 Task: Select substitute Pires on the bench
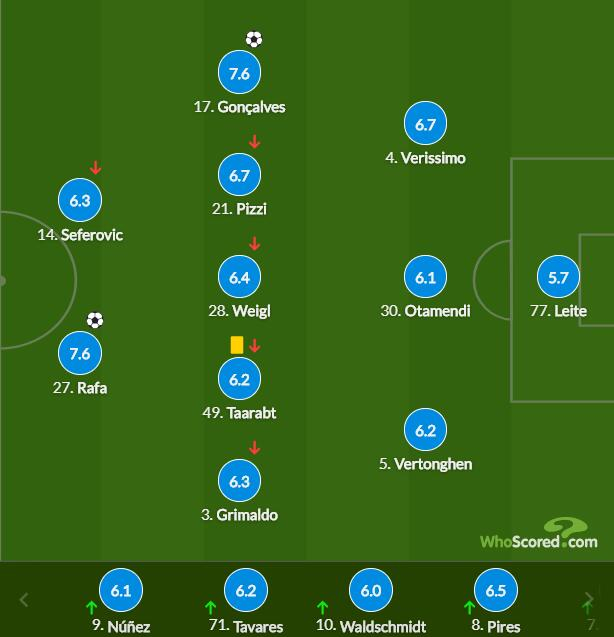(496, 591)
